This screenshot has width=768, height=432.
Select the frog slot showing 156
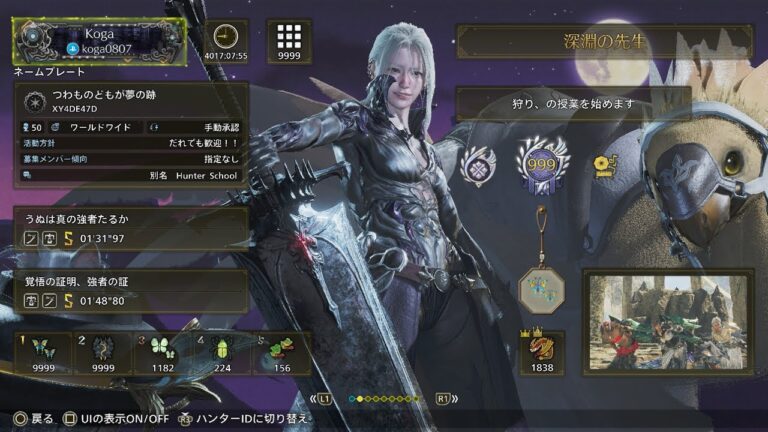pyautogui.click(x=281, y=354)
